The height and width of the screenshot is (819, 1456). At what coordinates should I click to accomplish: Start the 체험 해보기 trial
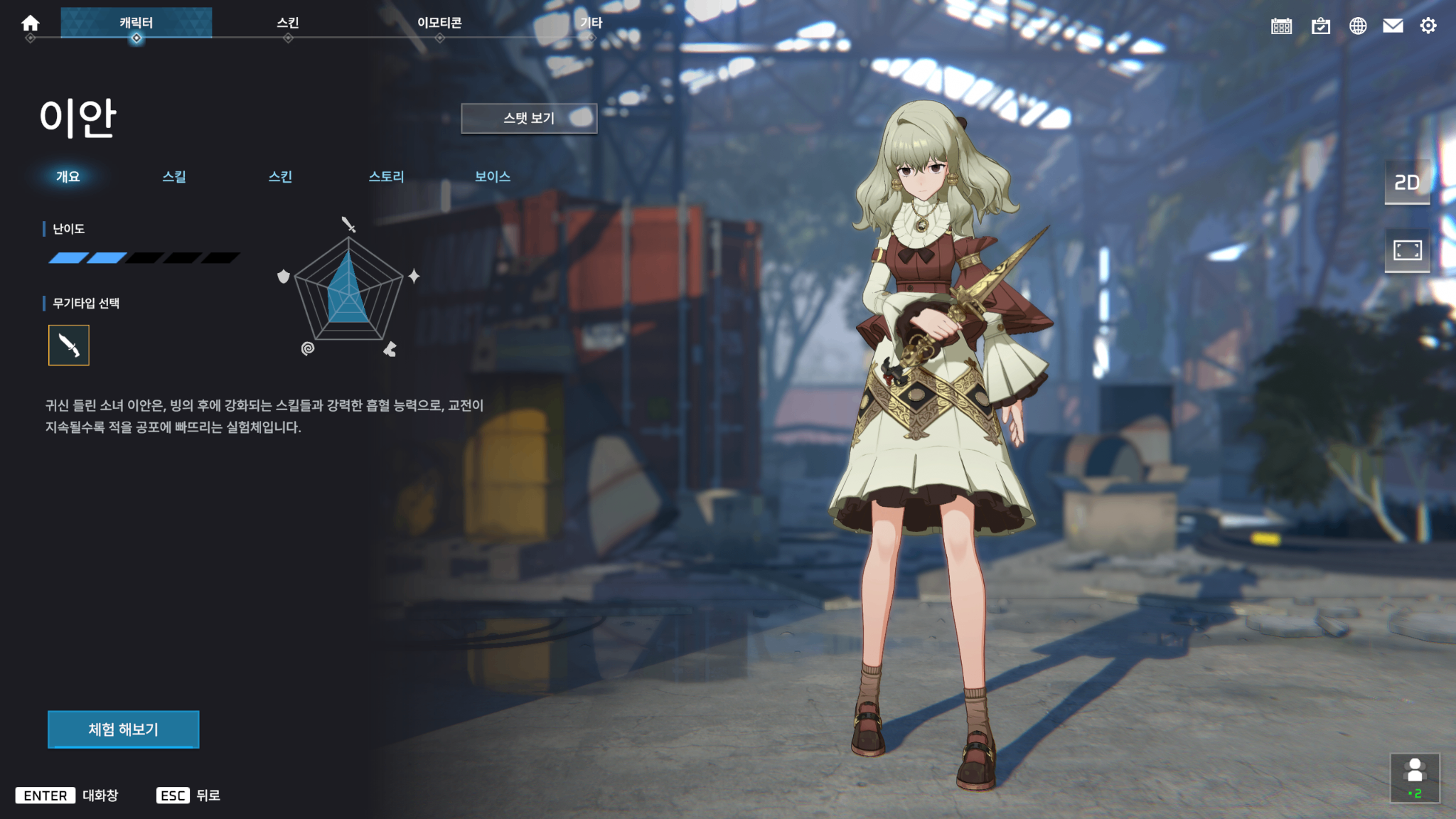pyautogui.click(x=124, y=729)
